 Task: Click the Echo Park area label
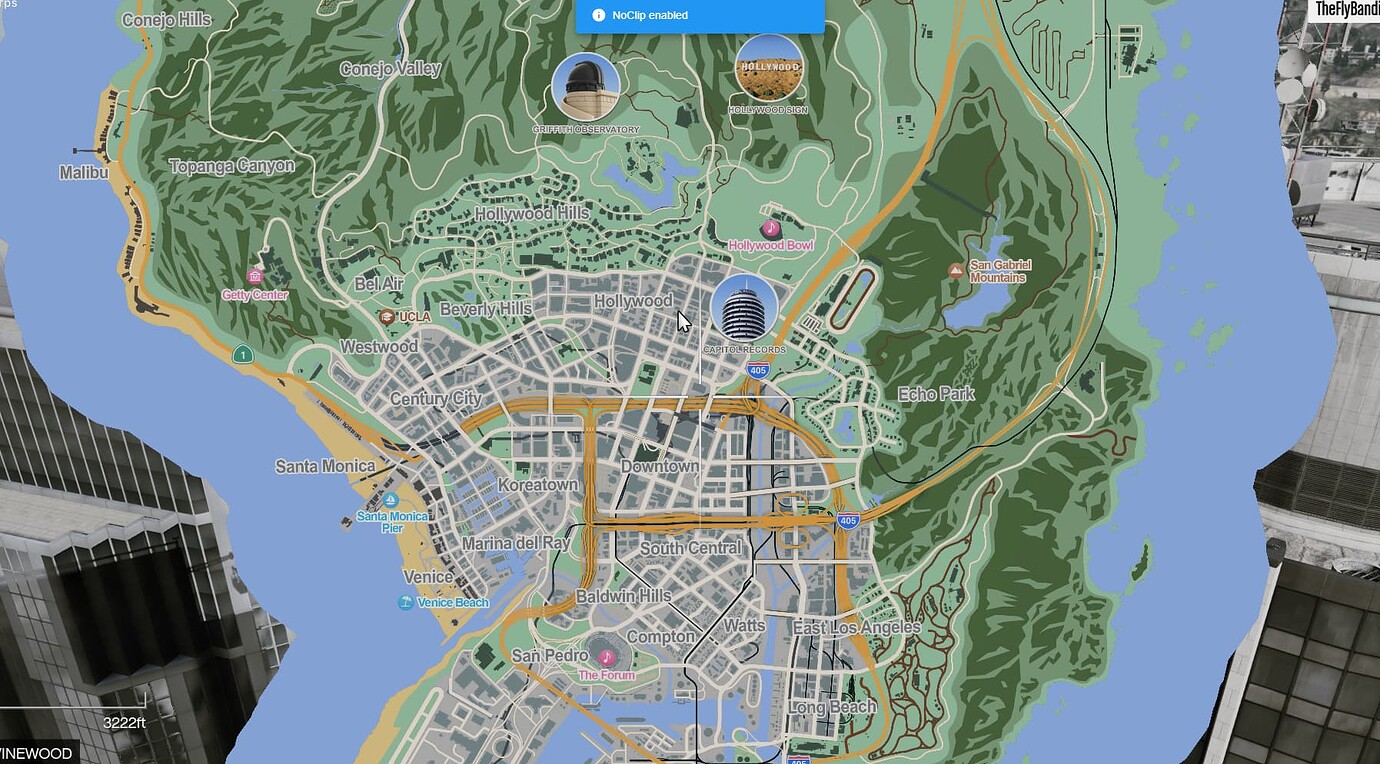point(935,393)
